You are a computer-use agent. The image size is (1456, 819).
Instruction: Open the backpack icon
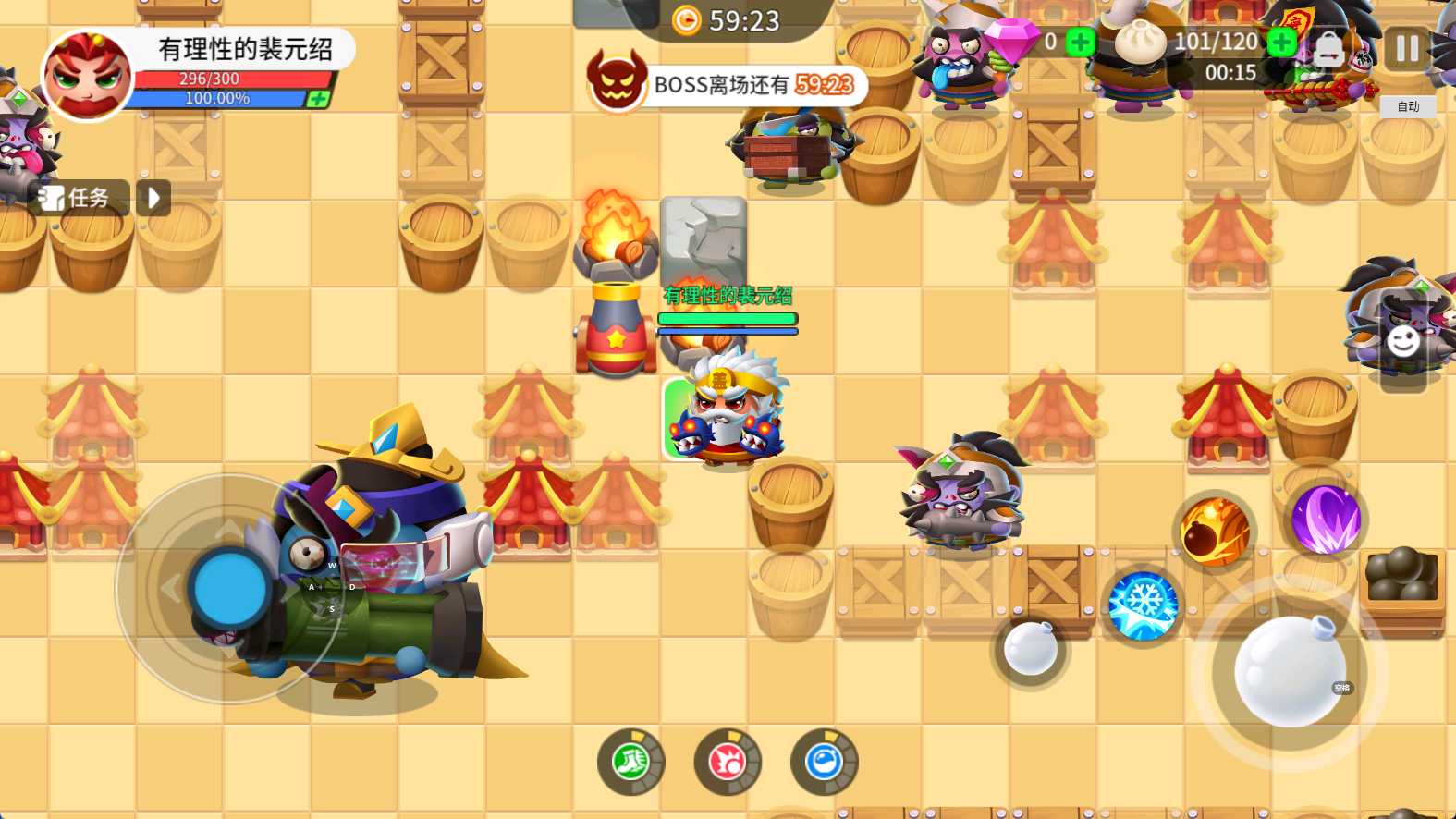1328,49
